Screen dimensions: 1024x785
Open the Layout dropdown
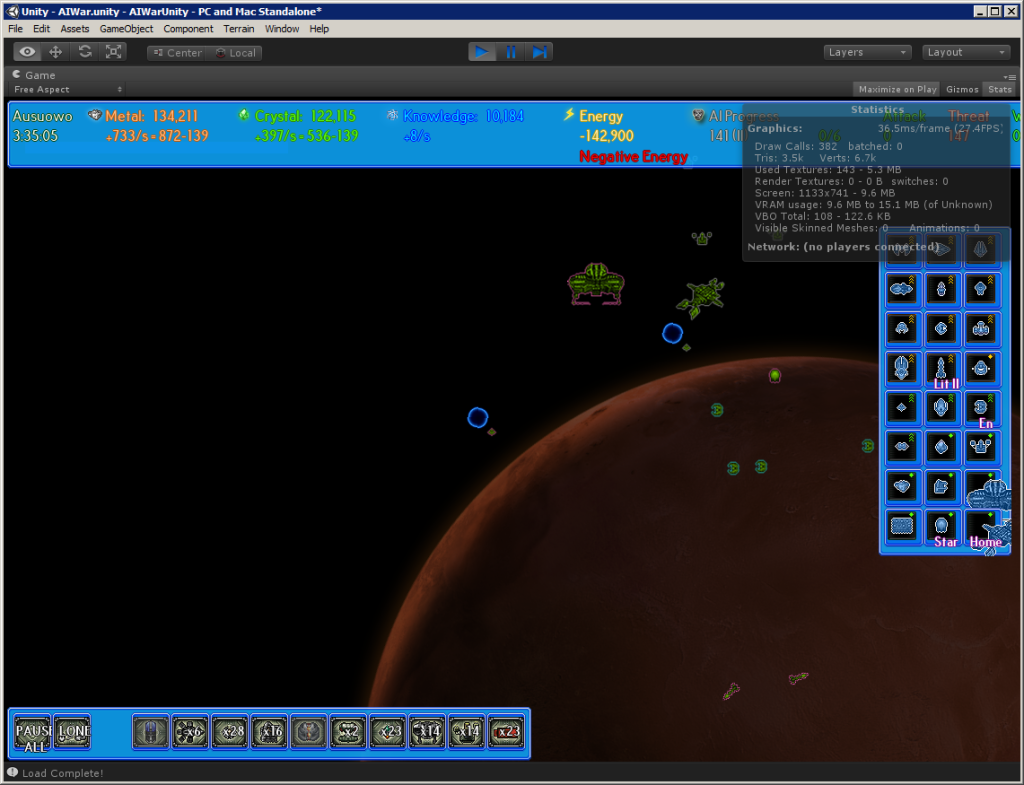(965, 52)
